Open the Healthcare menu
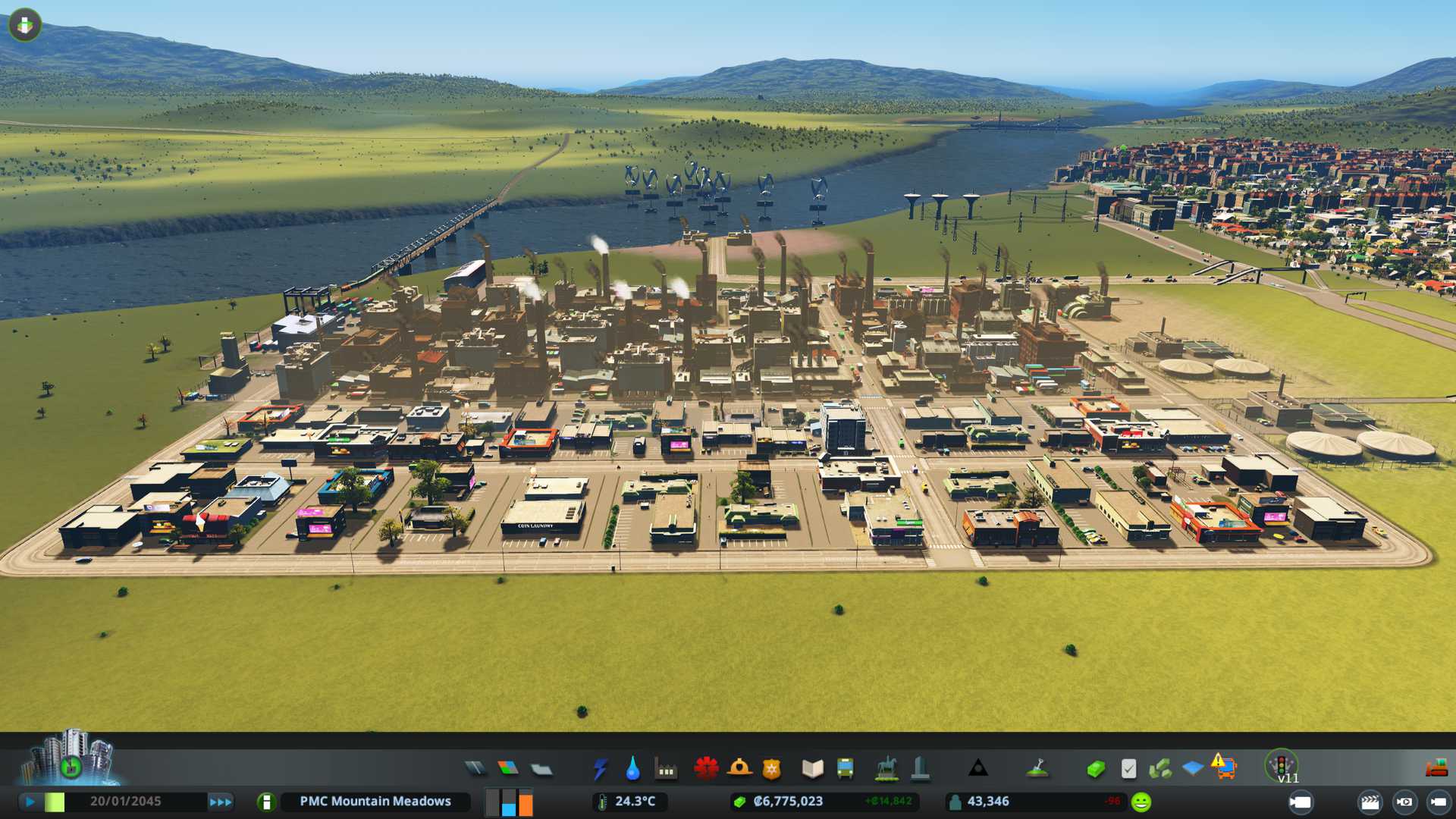Screen dimensions: 1456x819 point(706,769)
